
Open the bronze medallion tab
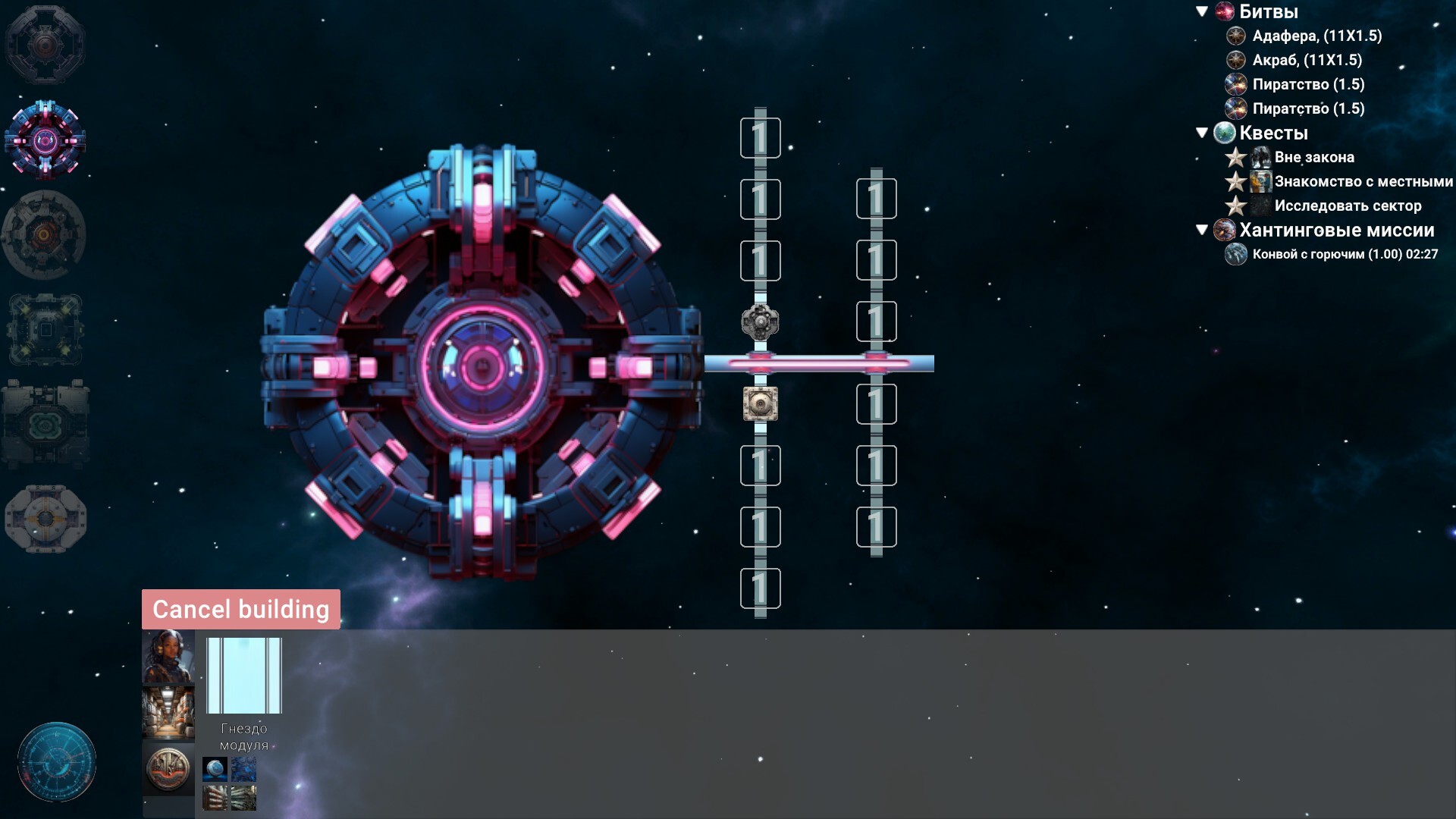[168, 767]
